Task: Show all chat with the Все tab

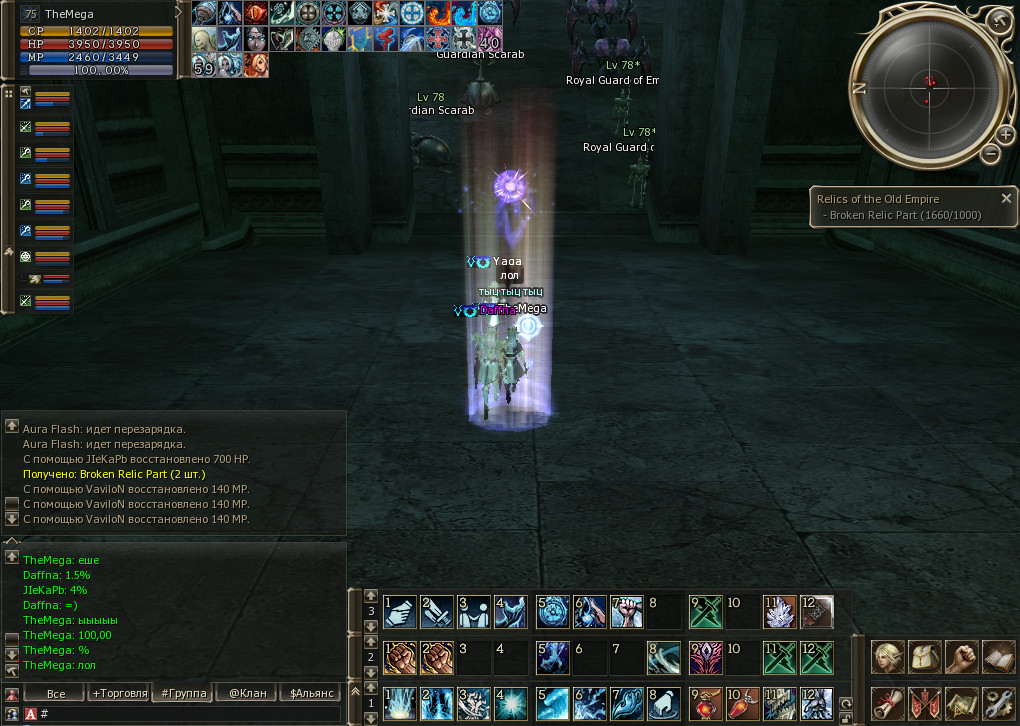Action: tap(56, 693)
